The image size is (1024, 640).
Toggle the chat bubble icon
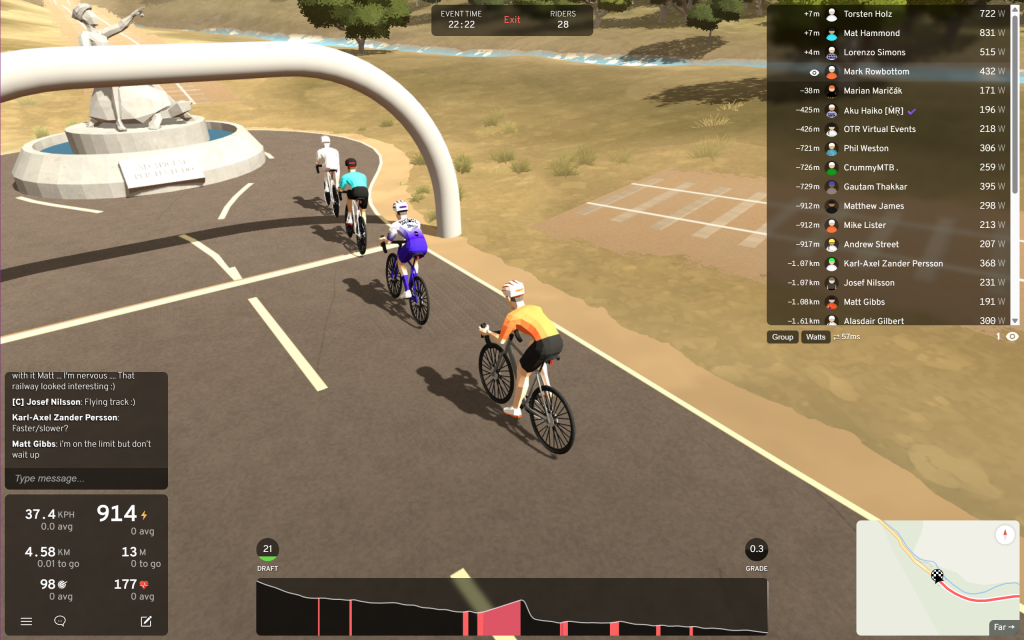(60, 621)
